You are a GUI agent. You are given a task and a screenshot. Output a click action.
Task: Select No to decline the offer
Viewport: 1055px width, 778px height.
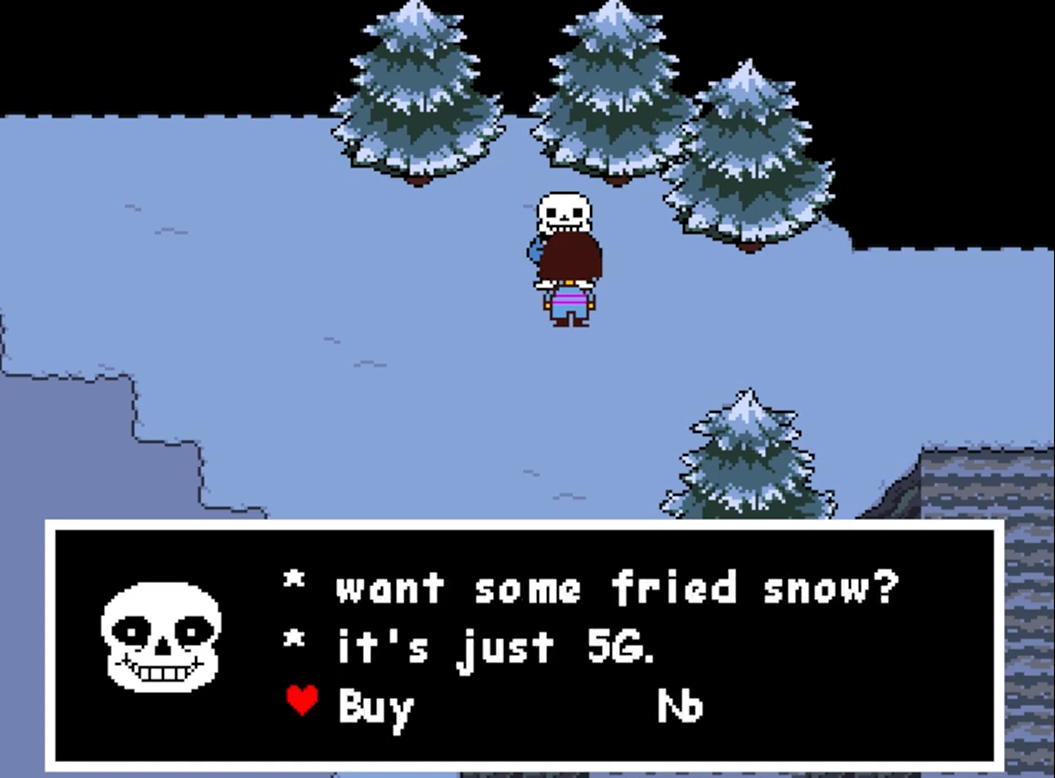pyautogui.click(x=680, y=707)
